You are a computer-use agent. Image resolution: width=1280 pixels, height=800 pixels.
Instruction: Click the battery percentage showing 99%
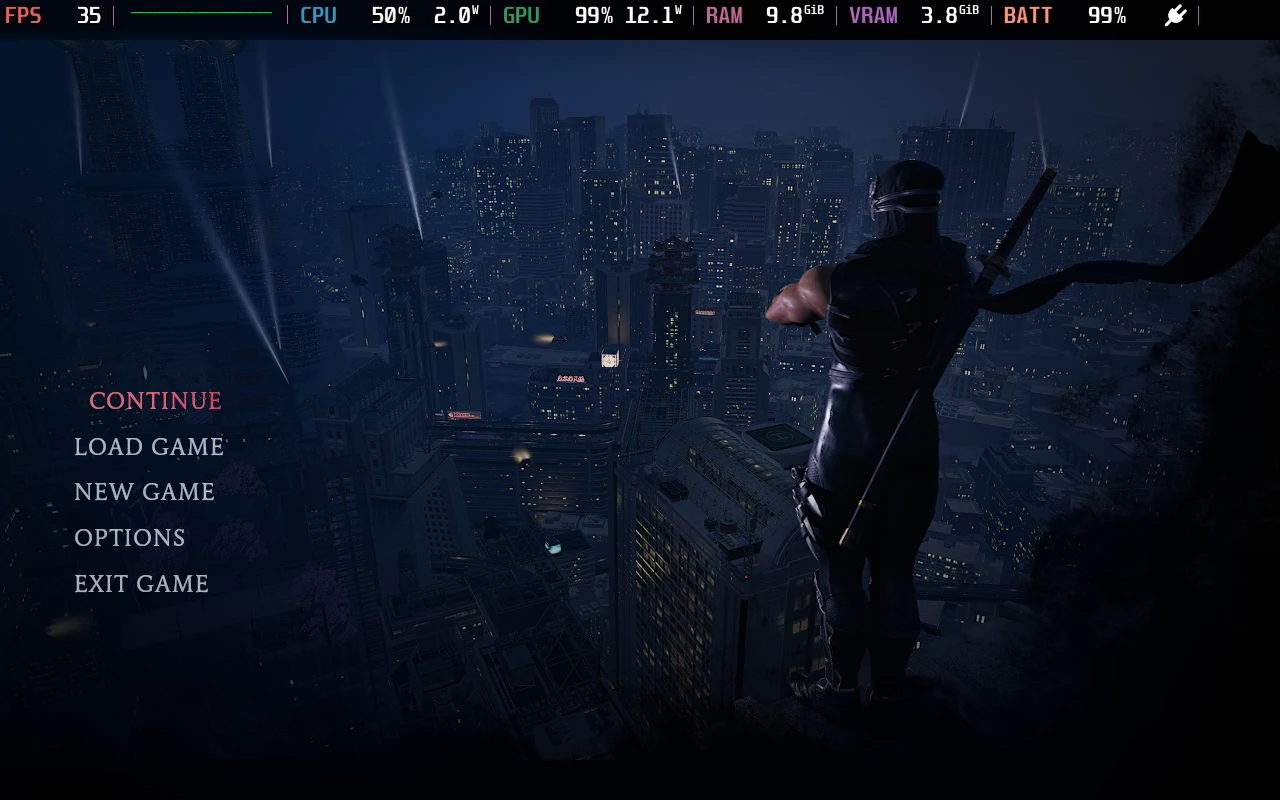(x=1106, y=15)
